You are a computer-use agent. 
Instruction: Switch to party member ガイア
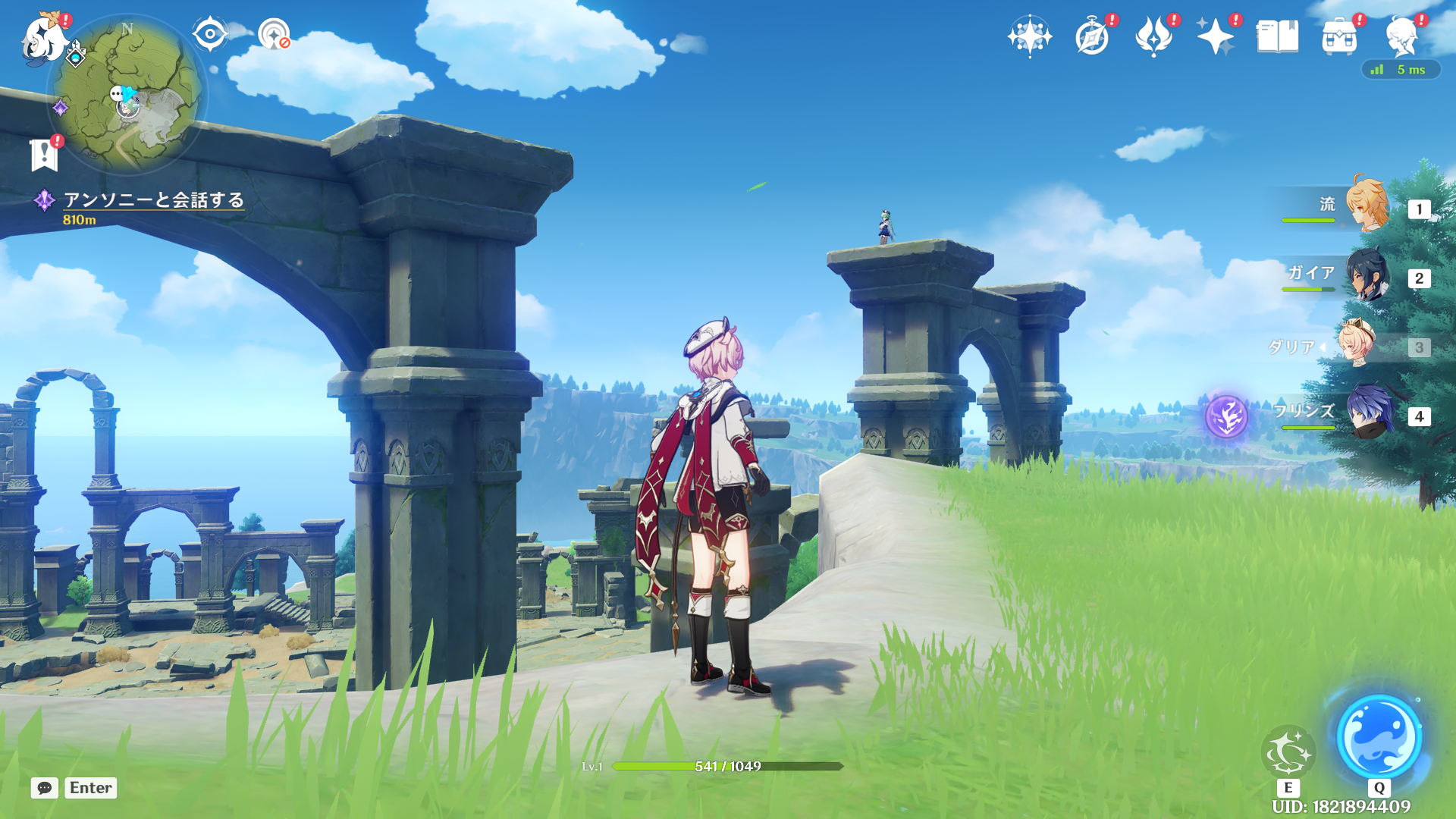1367,275
